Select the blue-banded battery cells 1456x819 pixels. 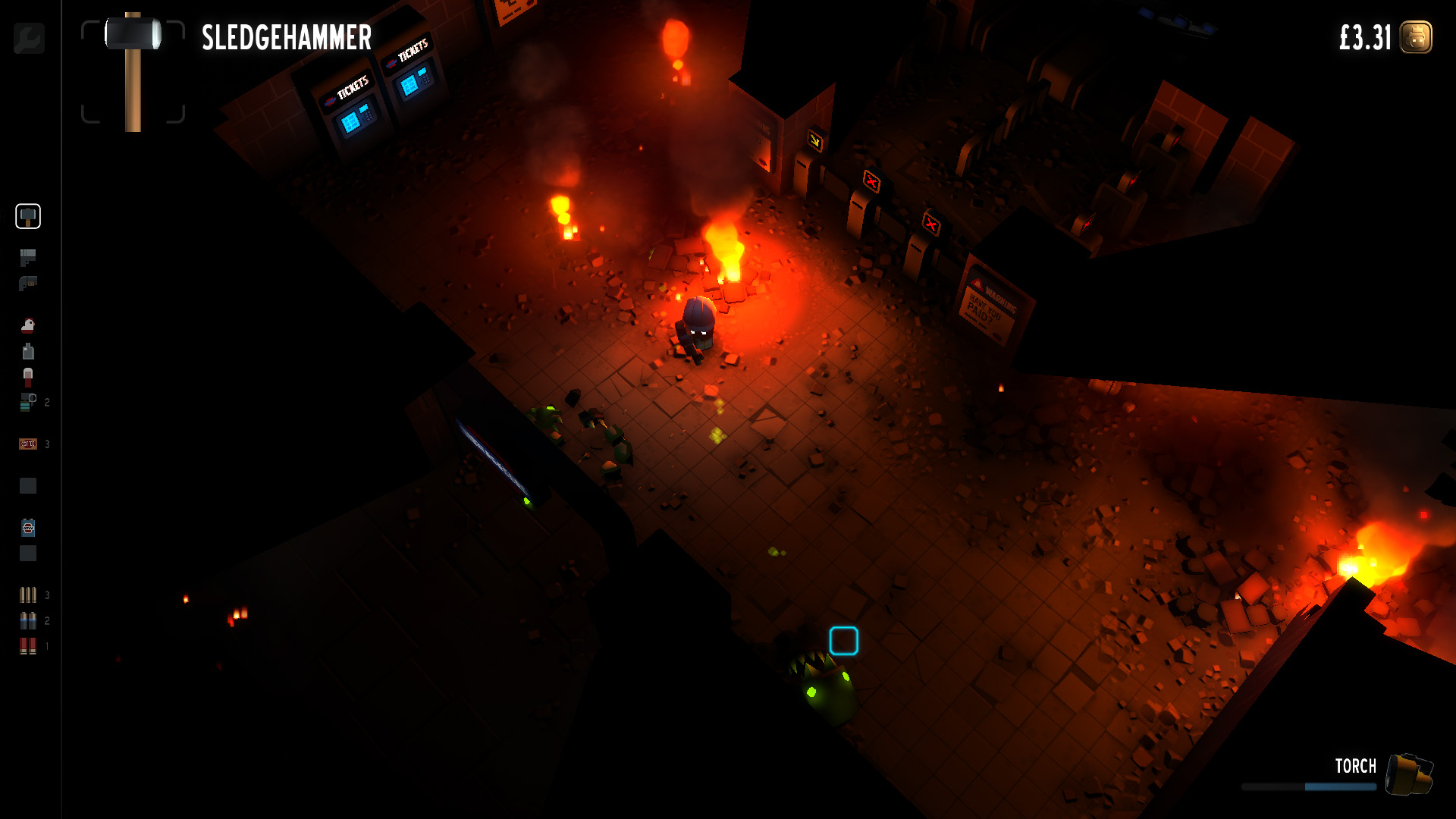pos(28,621)
